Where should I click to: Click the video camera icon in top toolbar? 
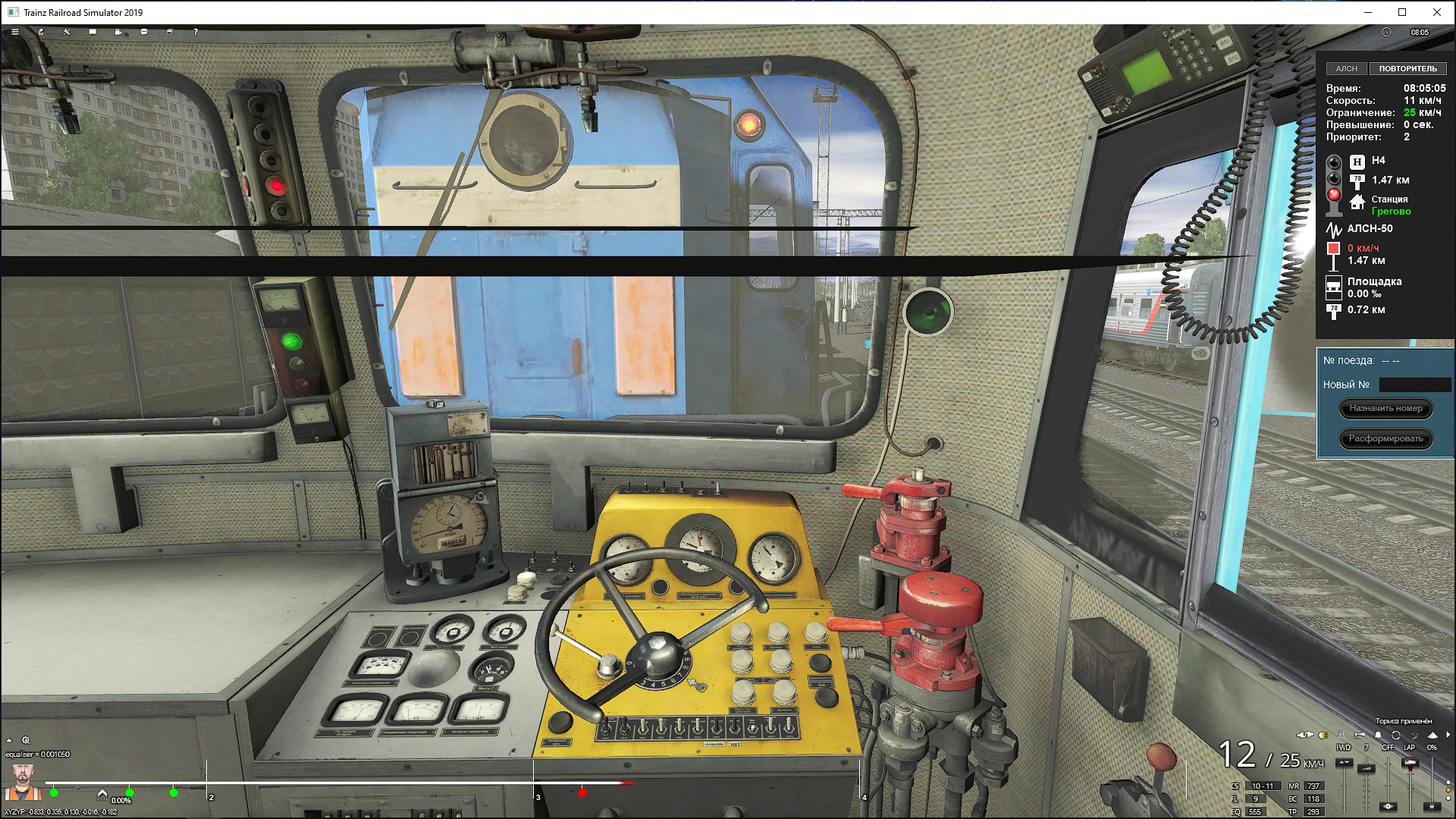pyautogui.click(x=118, y=32)
